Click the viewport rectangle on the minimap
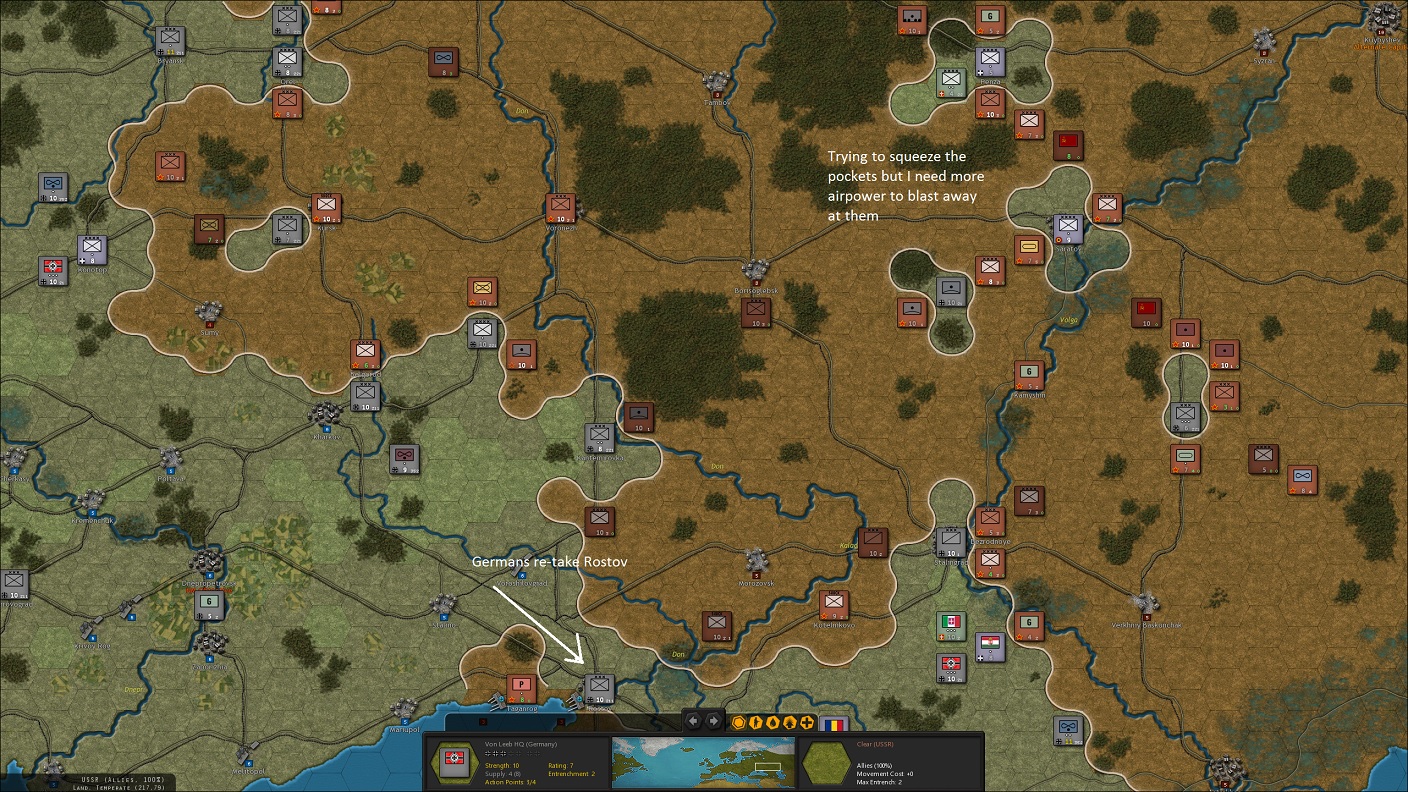1408x792 pixels. pyautogui.click(x=768, y=766)
